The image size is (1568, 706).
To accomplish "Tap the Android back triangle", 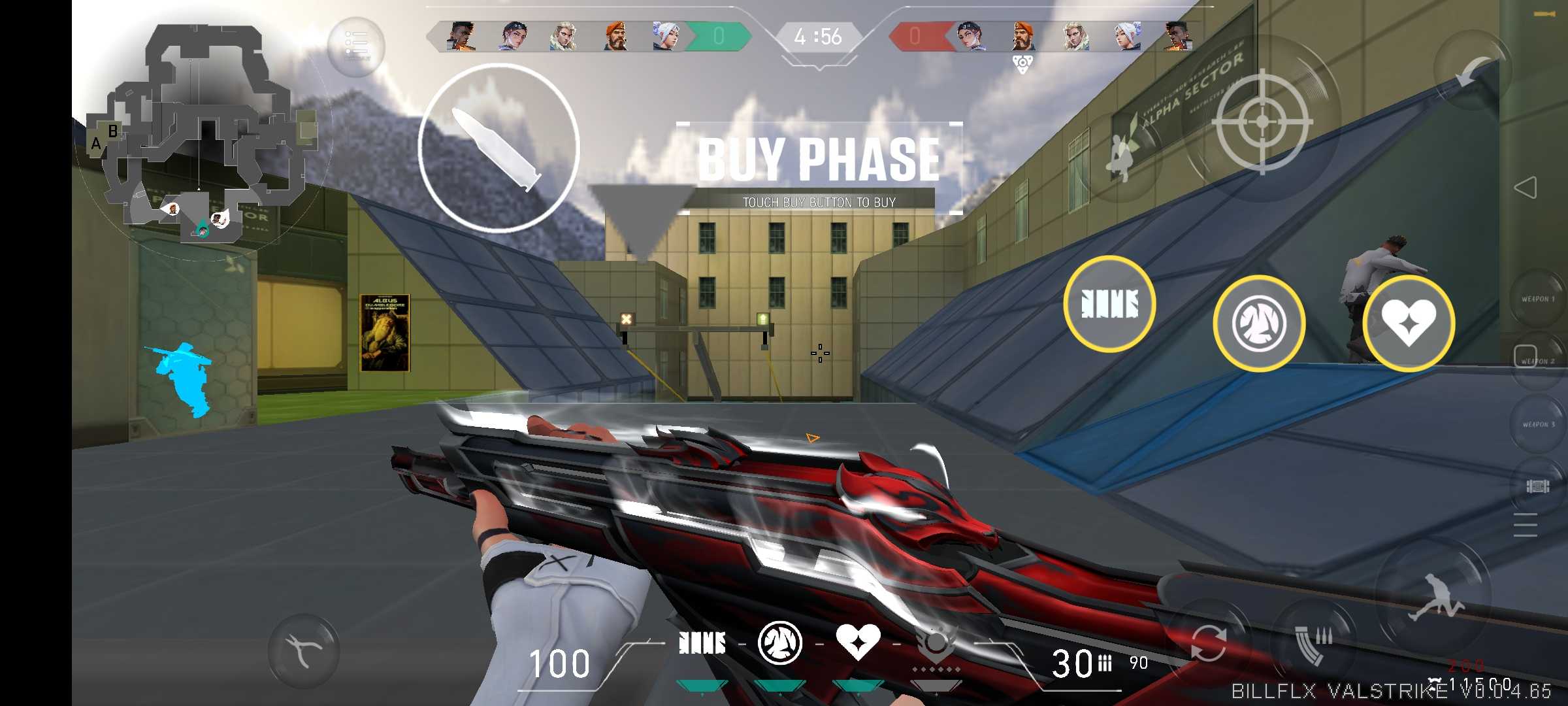I will pos(1525,188).
